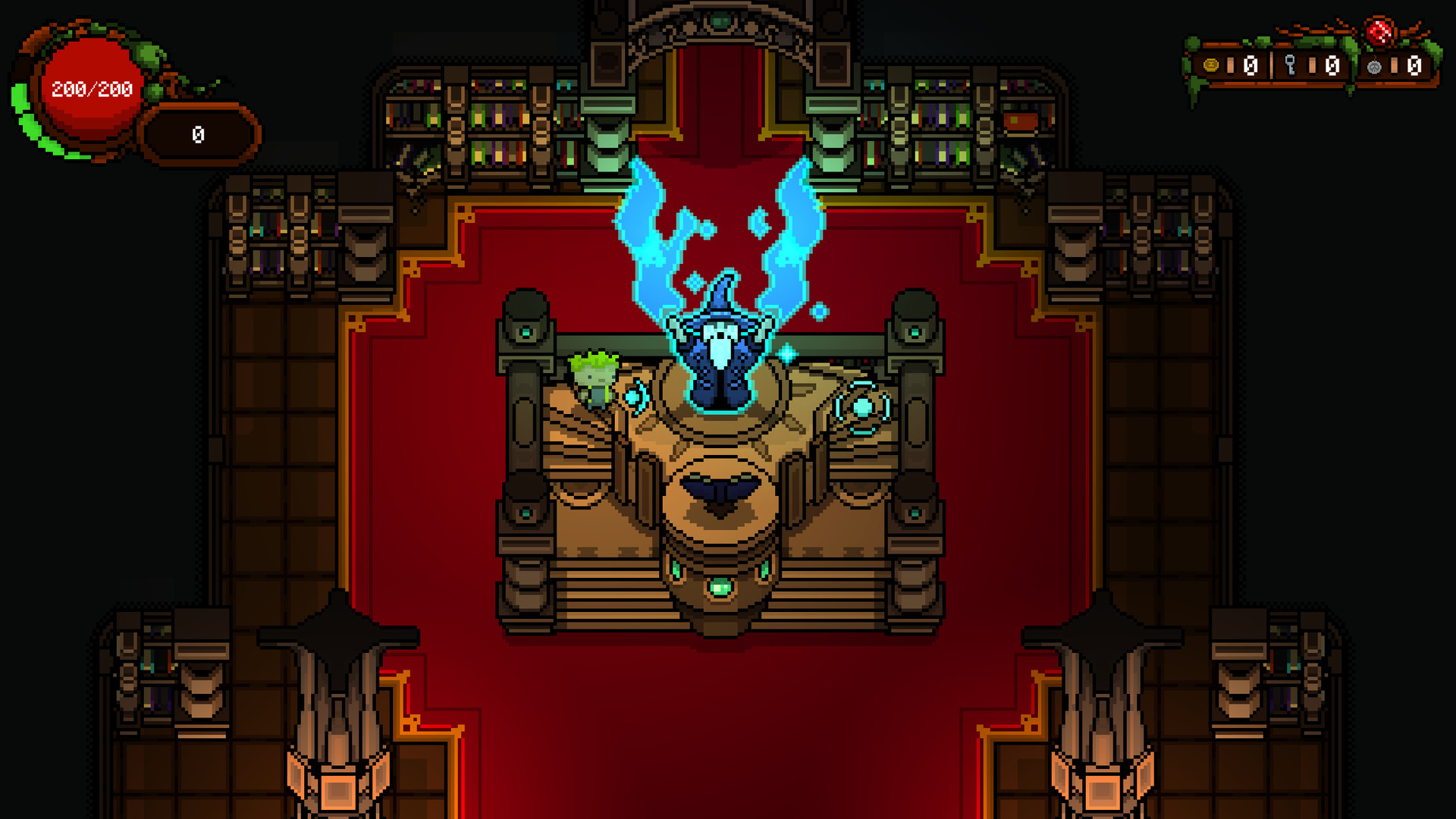Click the counter labeled 0 under the health orb
The image size is (1456, 819).
pyautogui.click(x=198, y=135)
